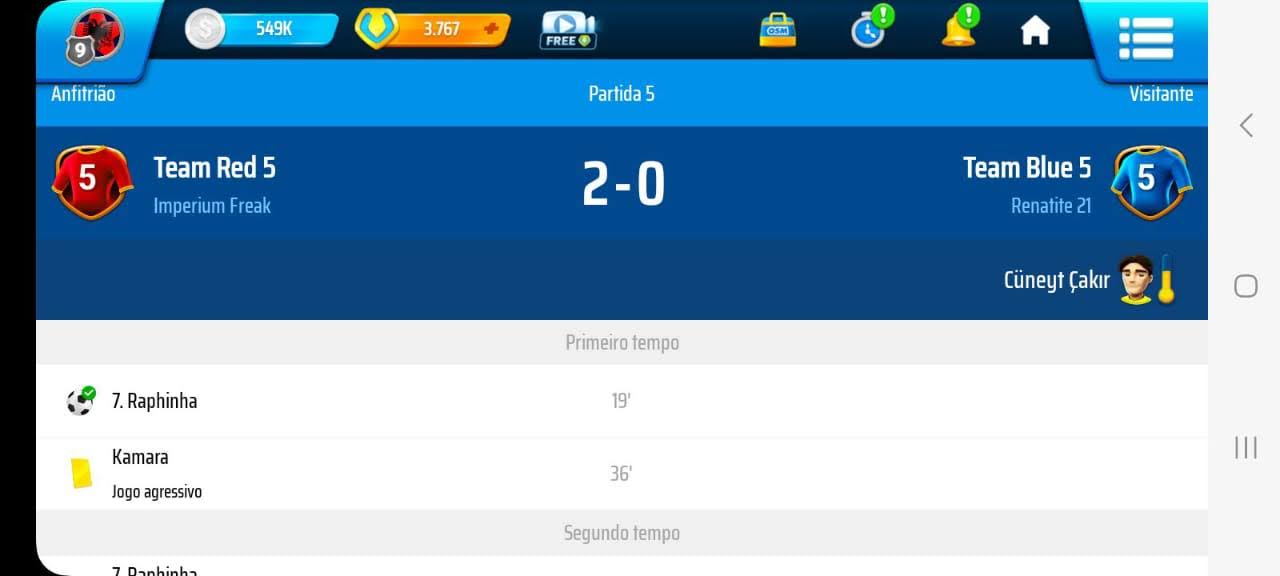Select Raphinha's 19' goal event row
1280x576 pixels.
(x=621, y=401)
